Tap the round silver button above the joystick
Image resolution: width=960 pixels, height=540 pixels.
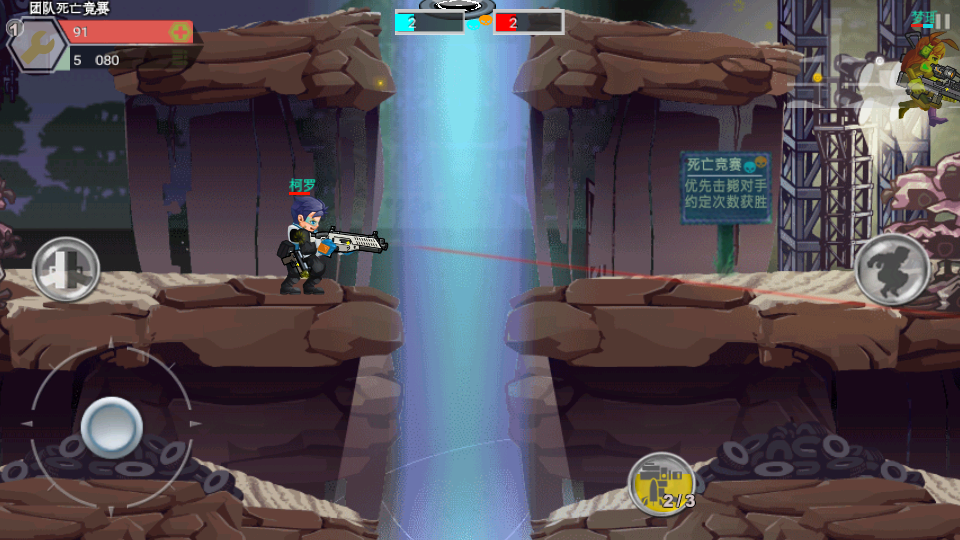(x=66, y=269)
